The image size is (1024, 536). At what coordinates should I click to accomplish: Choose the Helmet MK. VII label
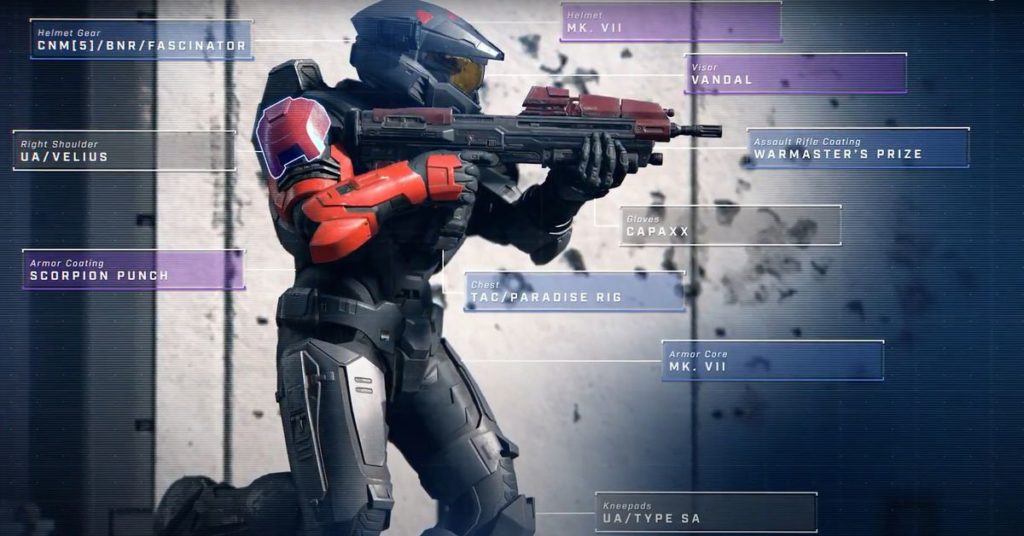(x=672, y=21)
